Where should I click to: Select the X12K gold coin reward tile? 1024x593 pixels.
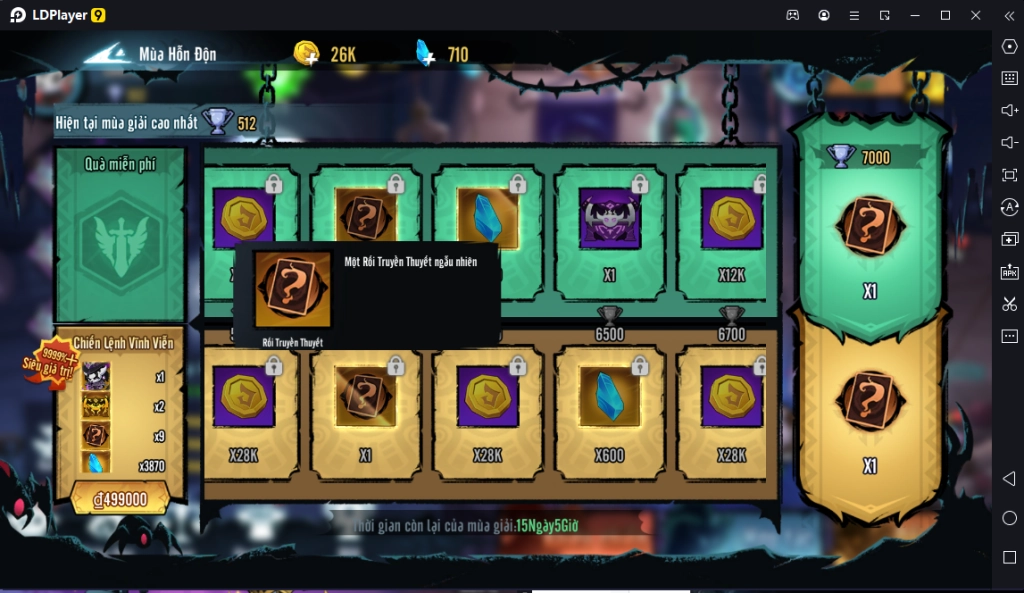point(731,232)
